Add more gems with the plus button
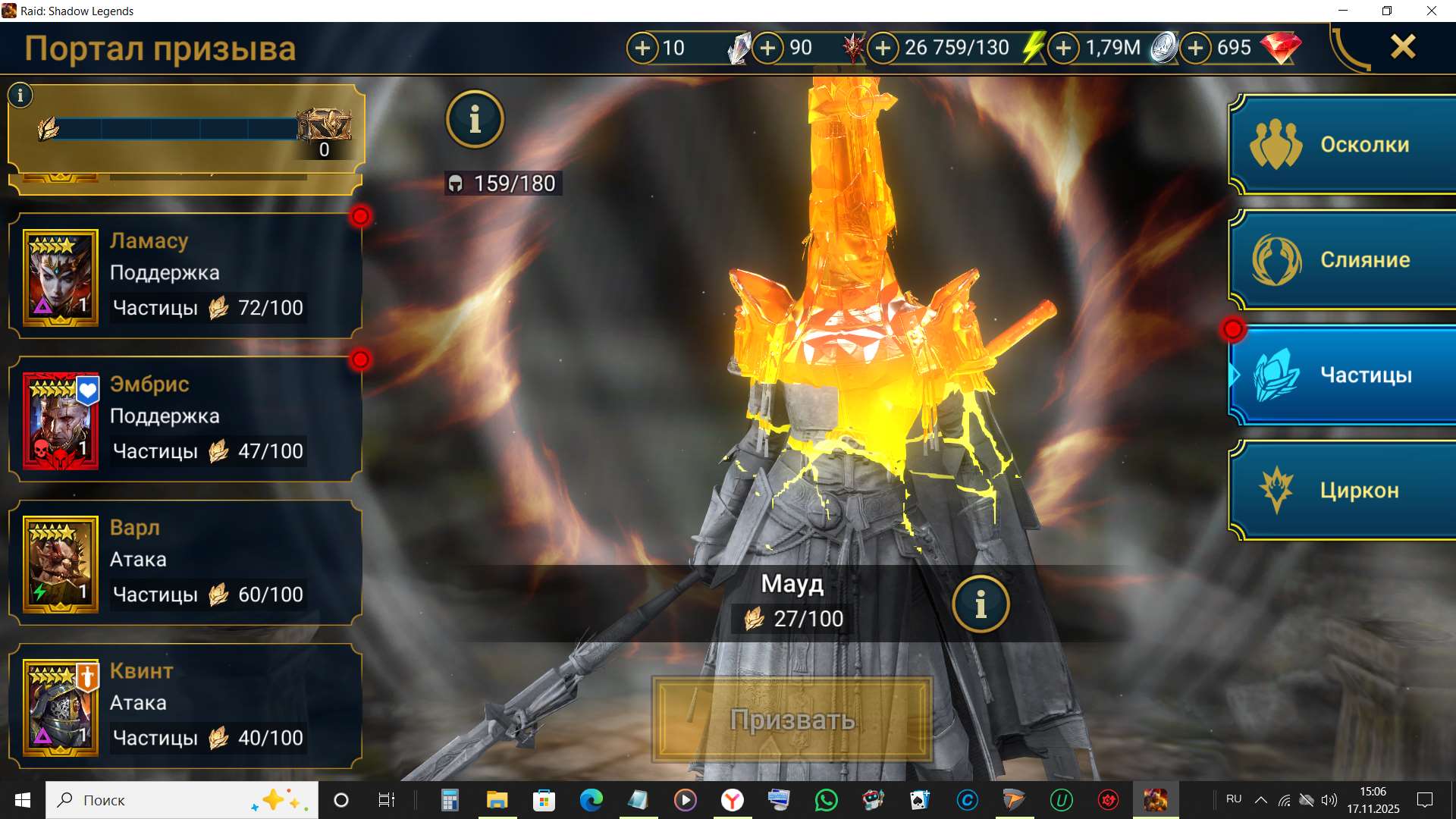Screen dimensions: 1456x819 (1196, 48)
